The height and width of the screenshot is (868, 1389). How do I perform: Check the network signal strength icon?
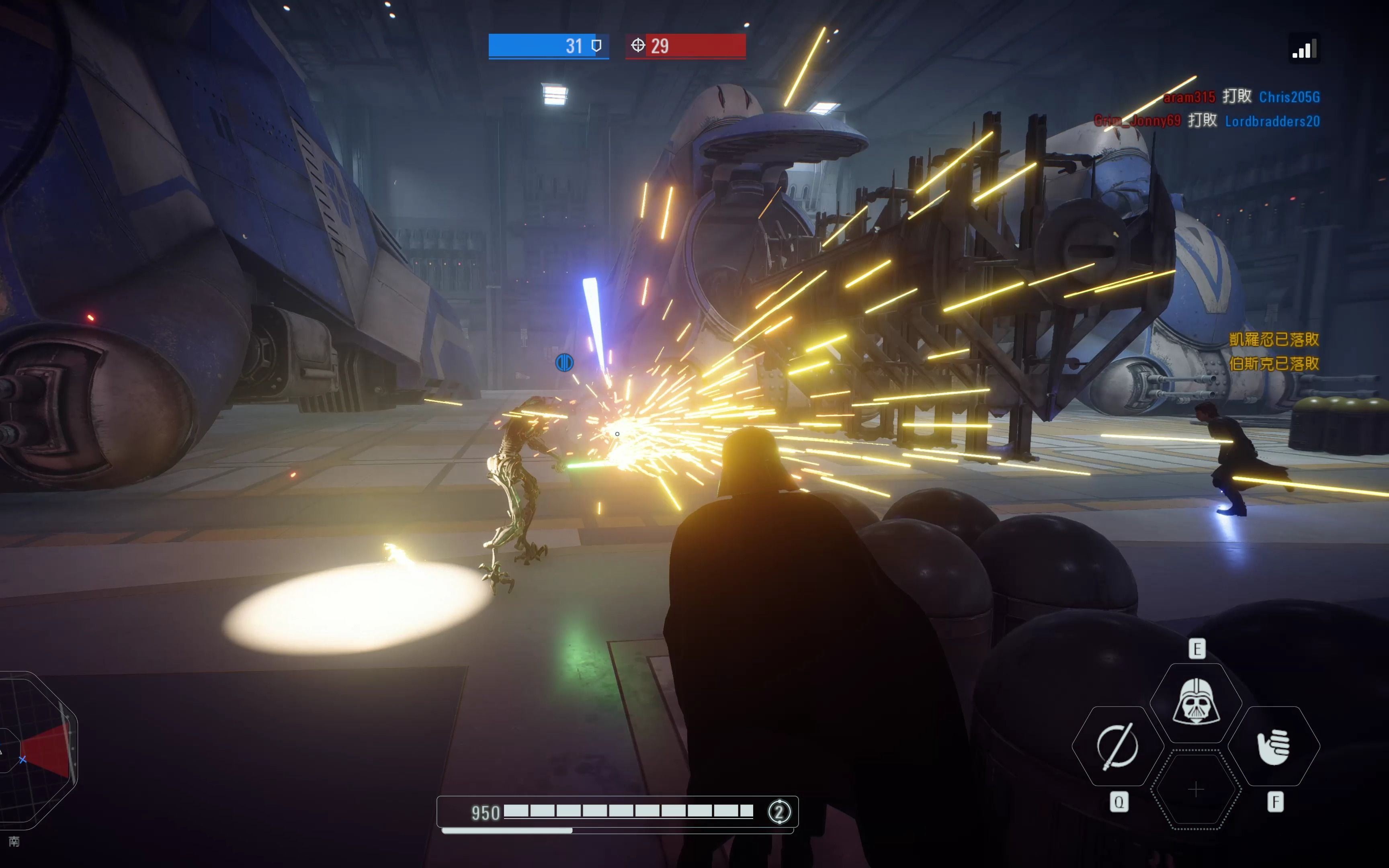(1304, 50)
